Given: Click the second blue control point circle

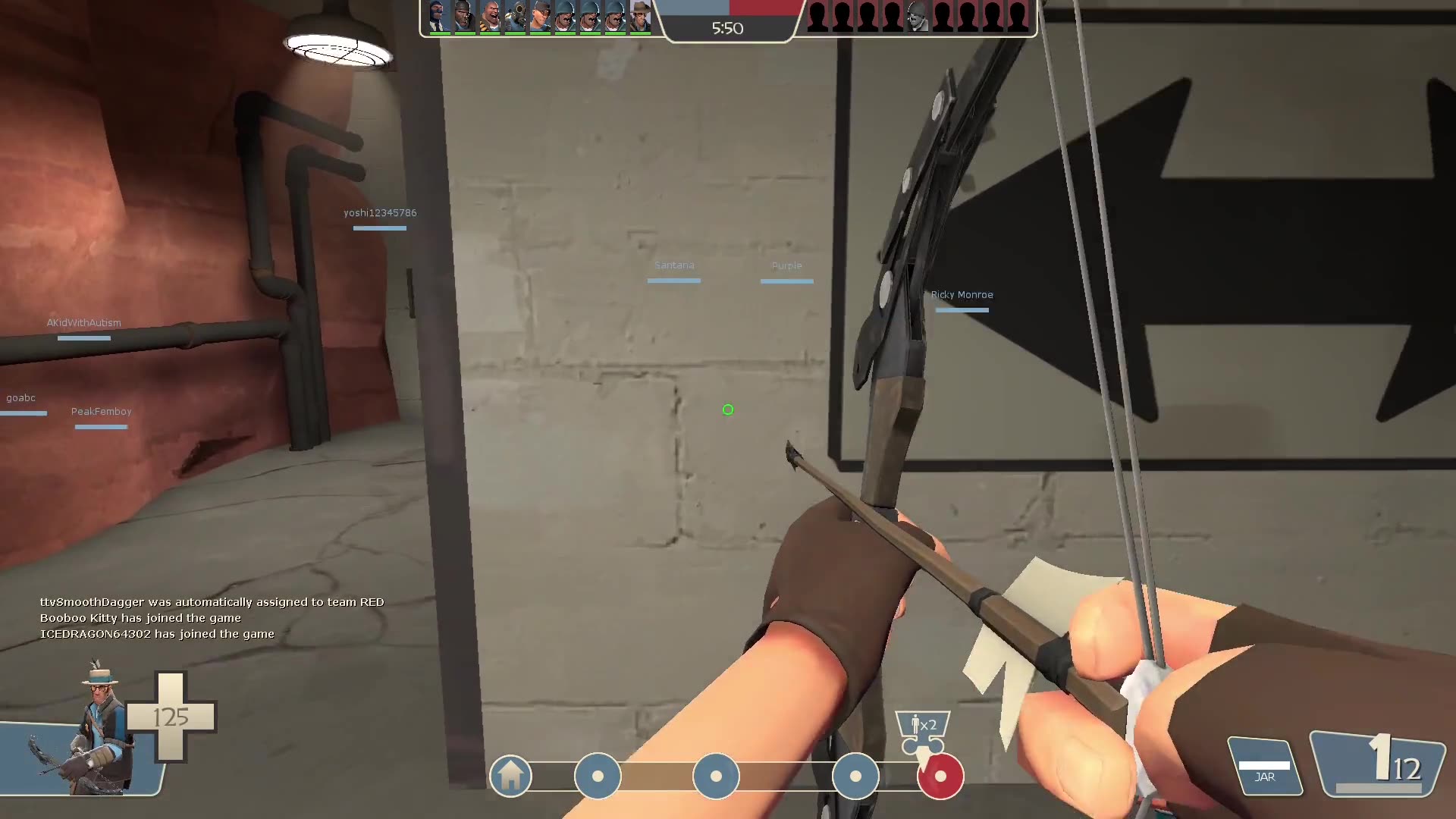Looking at the screenshot, I should click(716, 776).
